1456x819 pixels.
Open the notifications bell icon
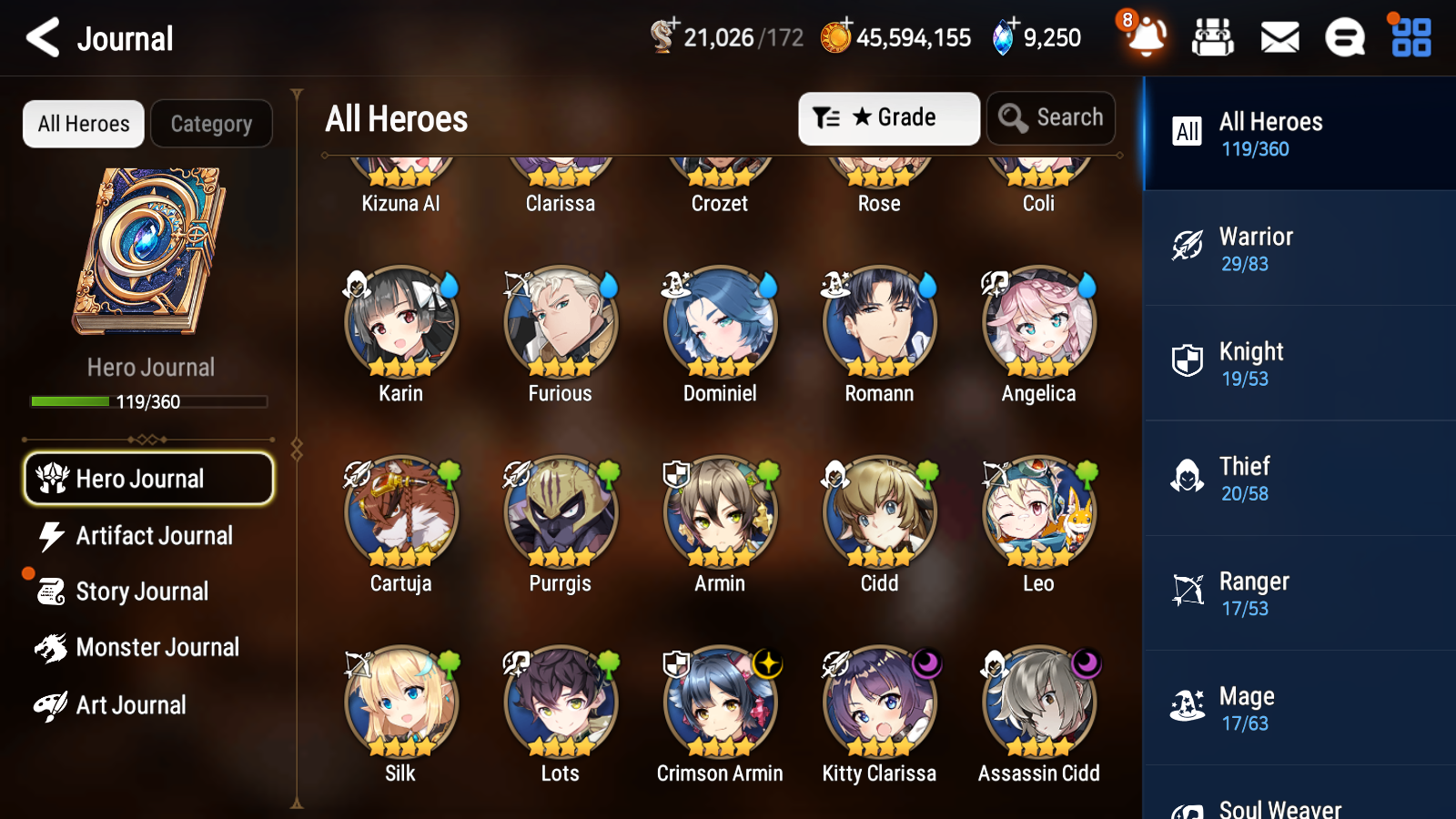(x=1146, y=37)
